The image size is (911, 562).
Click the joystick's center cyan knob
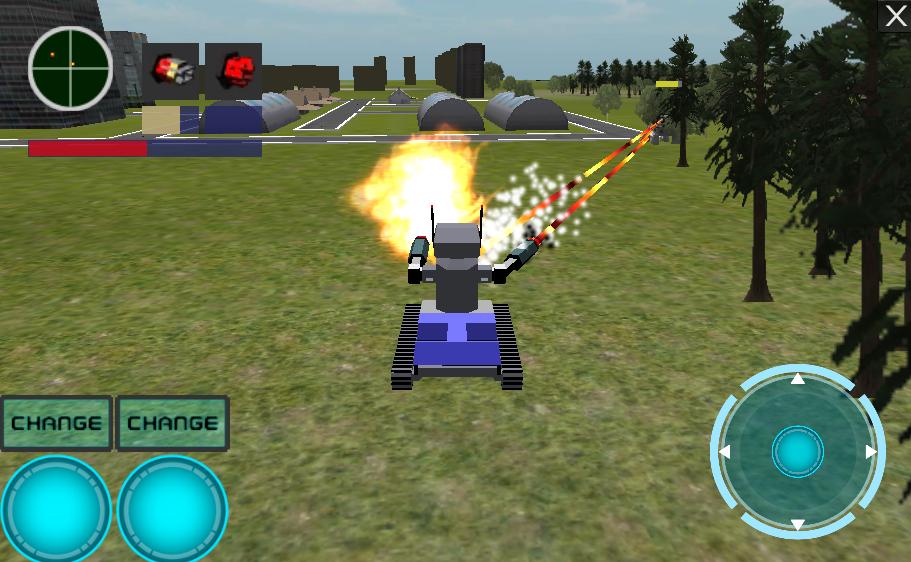click(797, 453)
